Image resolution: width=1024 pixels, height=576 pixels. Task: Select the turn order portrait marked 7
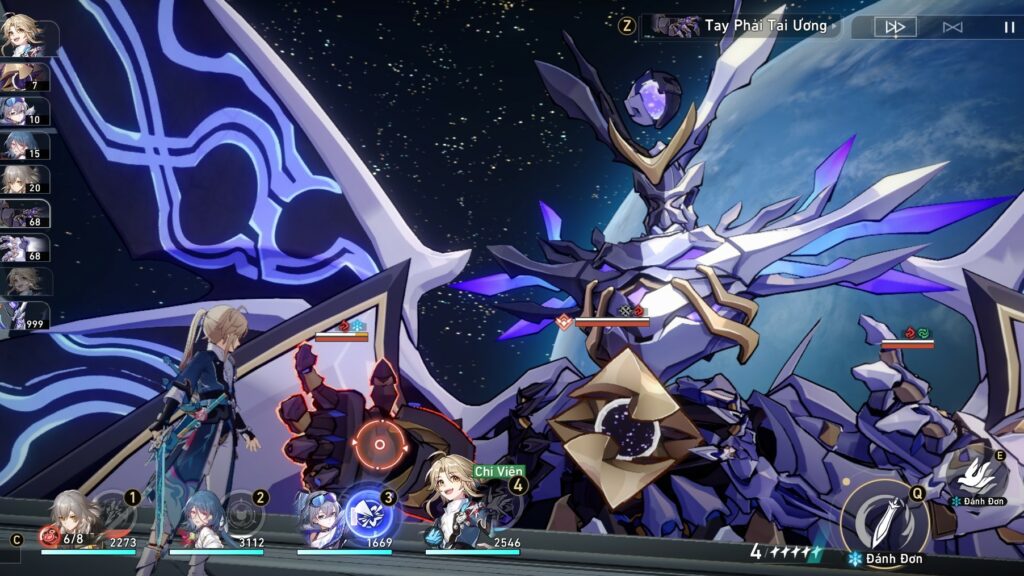pos(24,77)
